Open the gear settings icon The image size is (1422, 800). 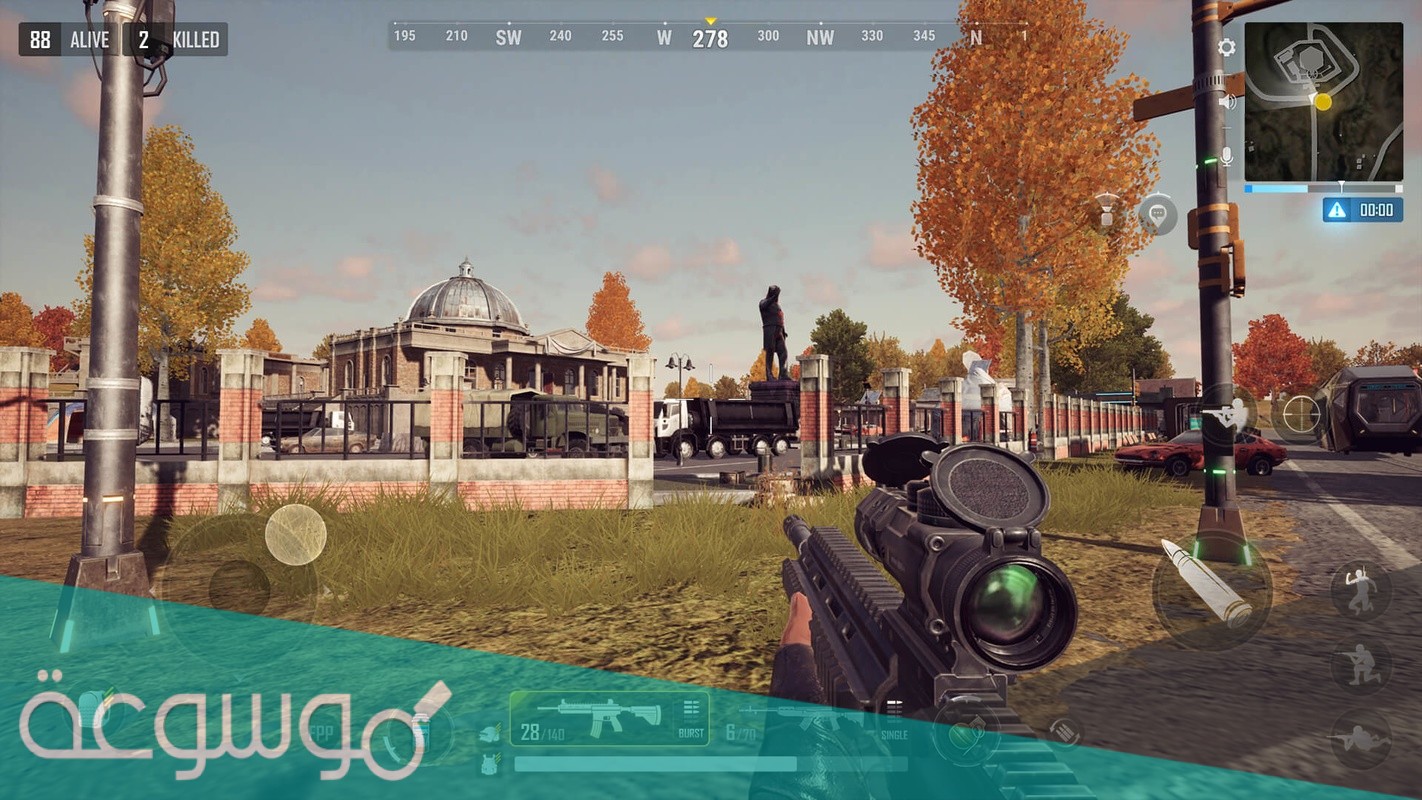pos(1226,47)
